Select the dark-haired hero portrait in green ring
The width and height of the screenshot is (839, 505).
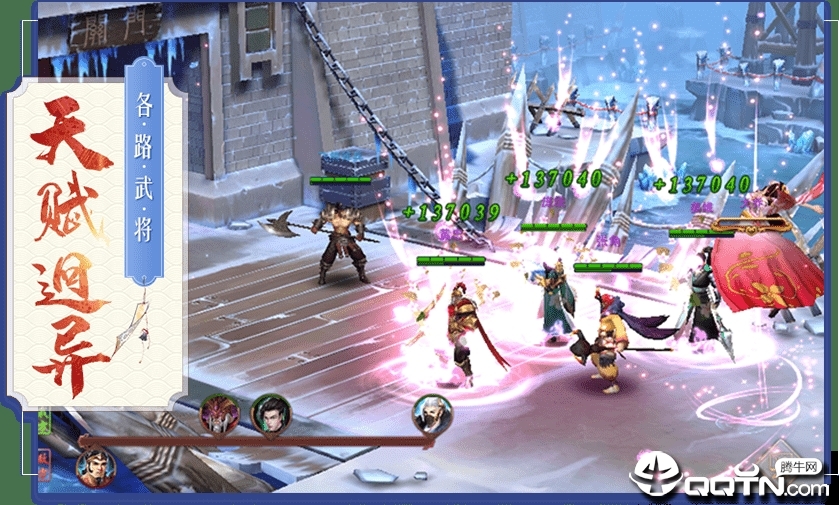269,412
